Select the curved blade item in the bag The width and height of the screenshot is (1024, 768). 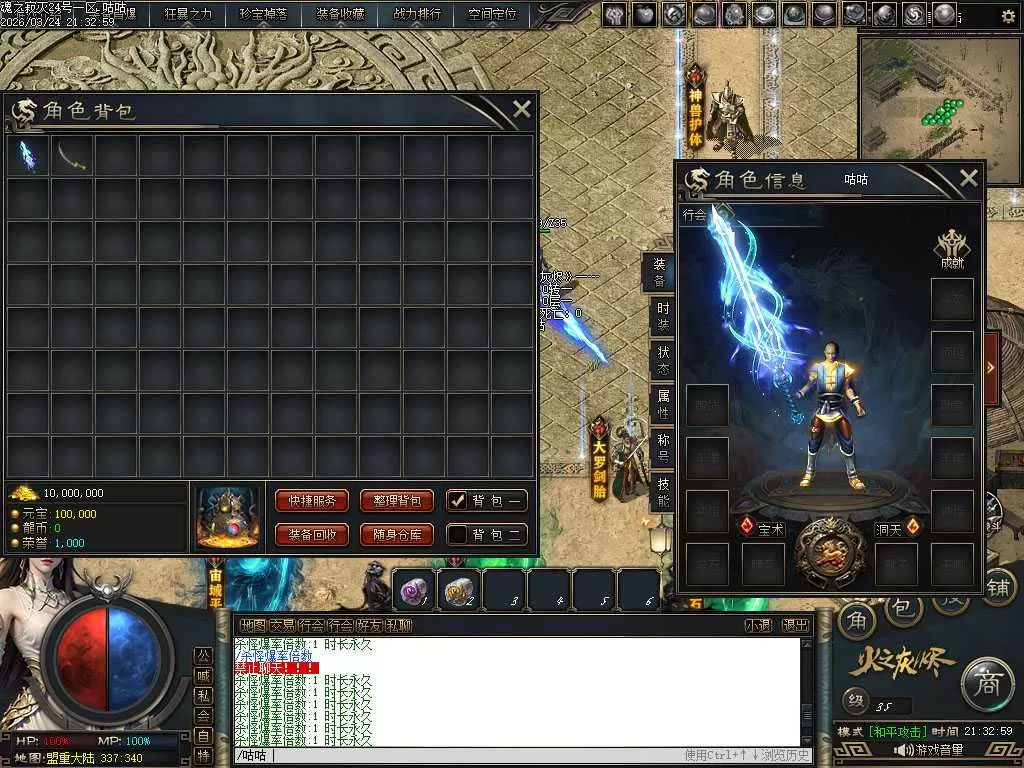point(72,157)
